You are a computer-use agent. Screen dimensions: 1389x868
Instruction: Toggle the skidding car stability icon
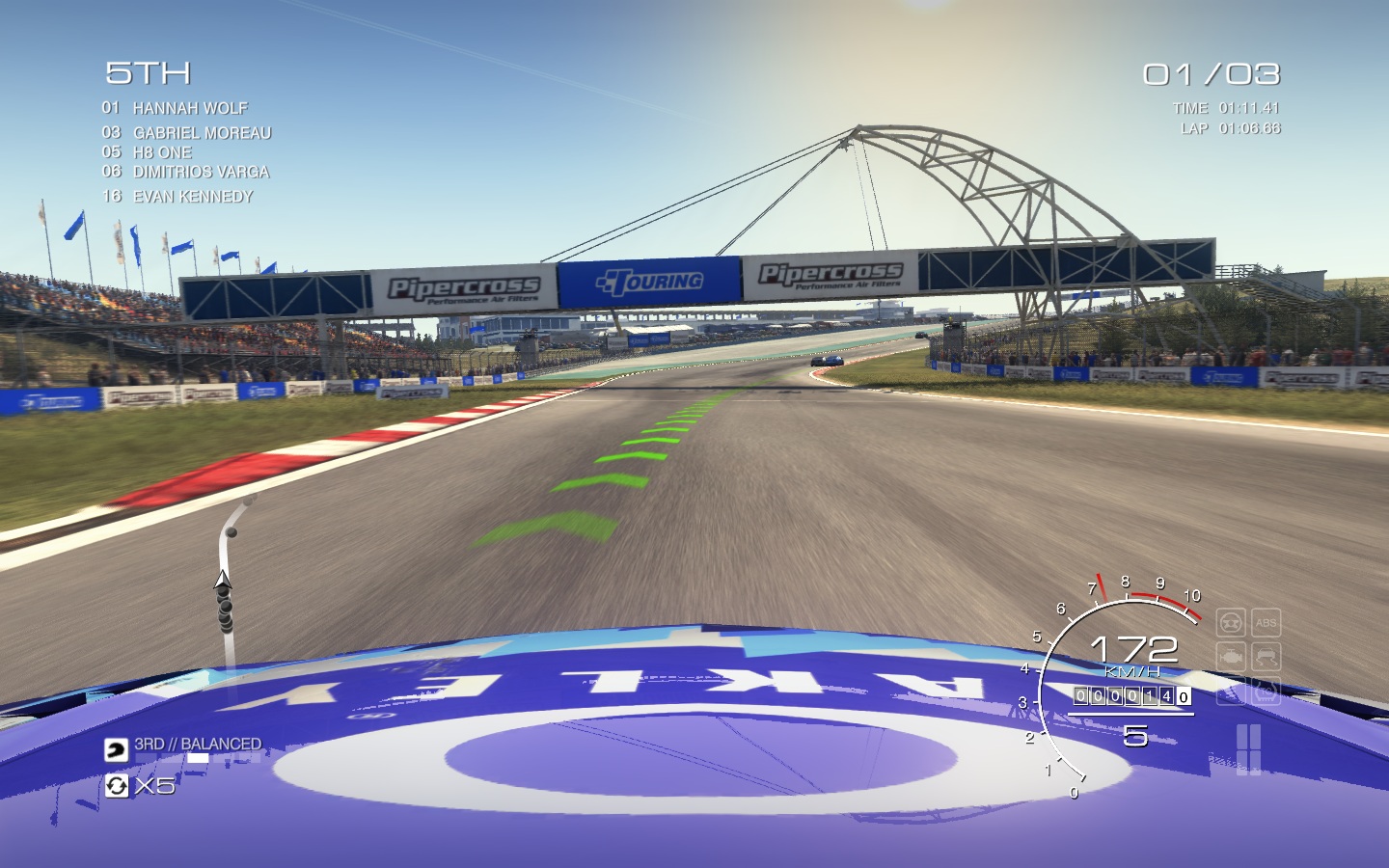[x=1266, y=658]
